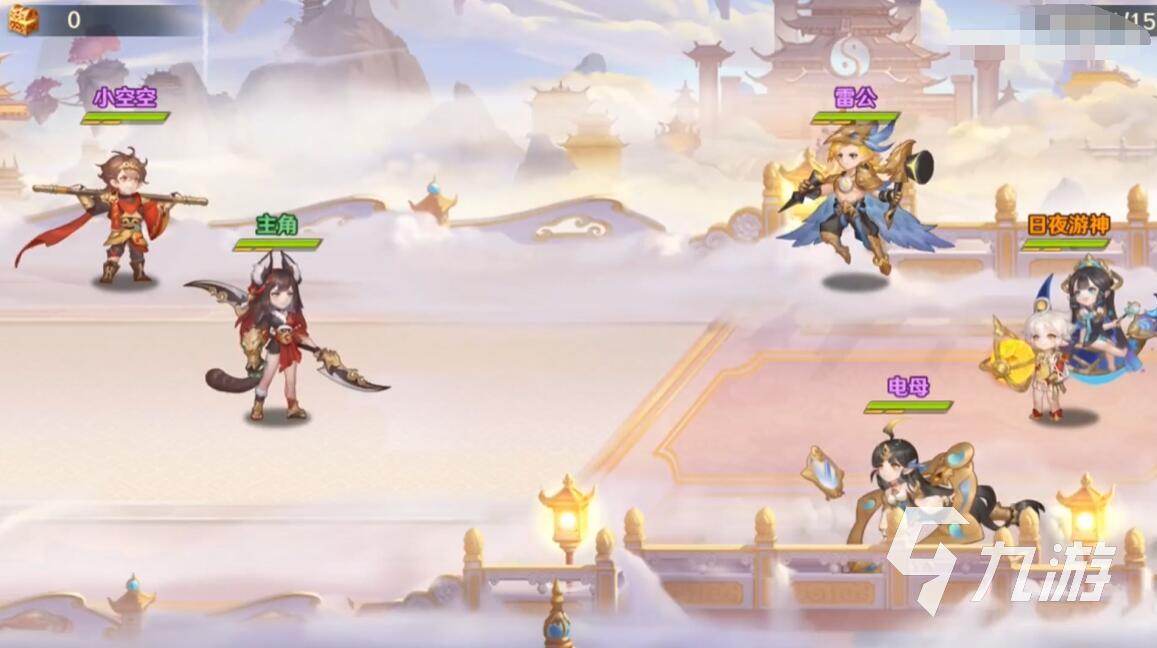The image size is (1157, 648).
Task: Click the treasure chest loot icon
Action: [x=22, y=19]
